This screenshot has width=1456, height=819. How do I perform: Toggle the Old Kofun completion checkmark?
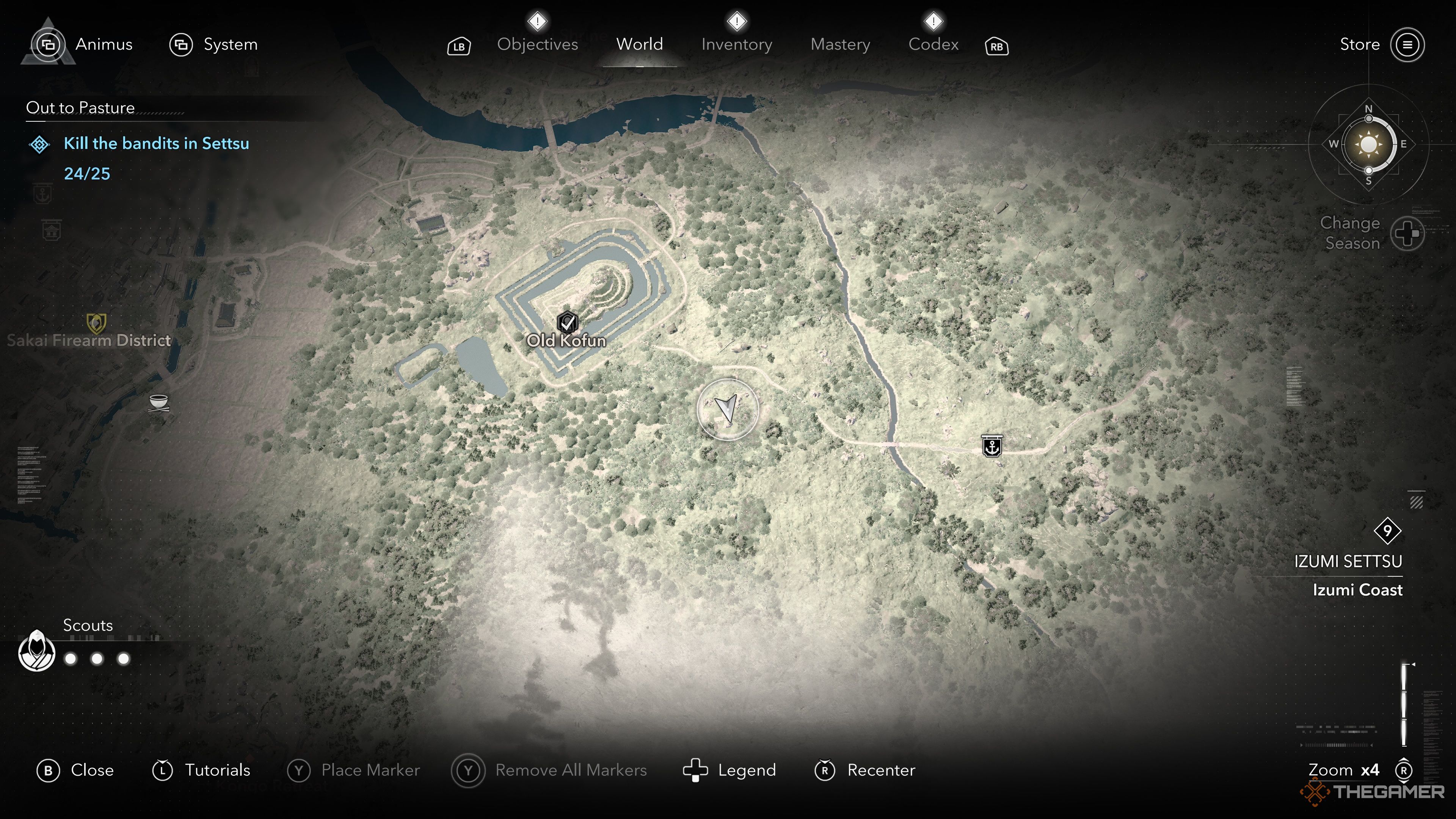point(568,323)
